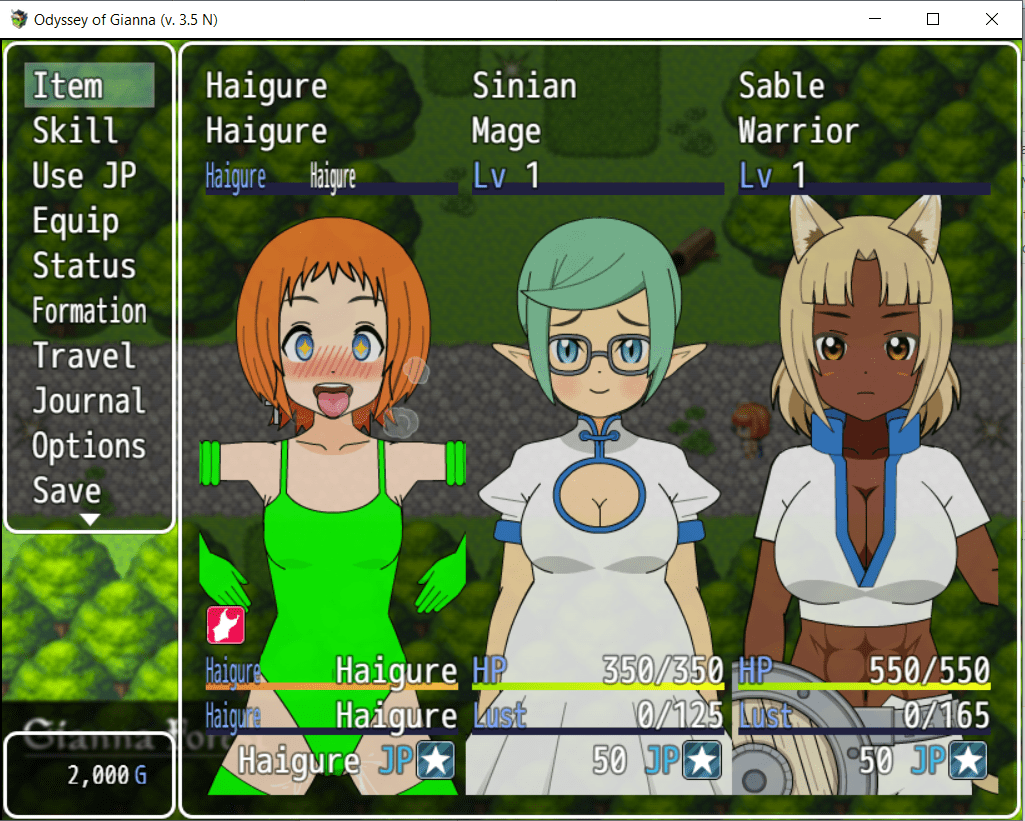Click the white down arrow below Save
Viewport: 1025px width, 821px height.
point(90,520)
